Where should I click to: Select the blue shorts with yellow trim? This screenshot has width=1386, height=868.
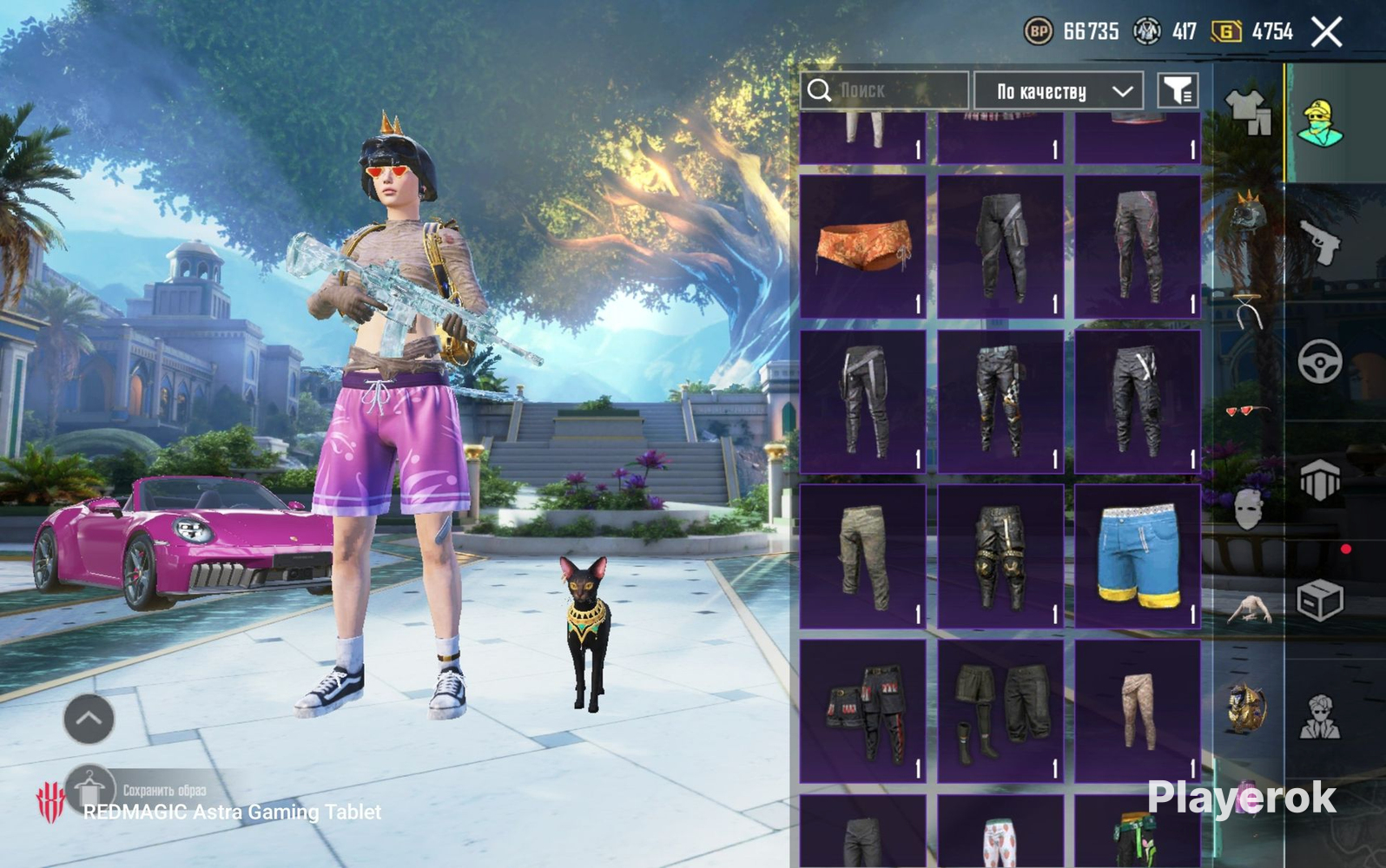pyautogui.click(x=1138, y=556)
